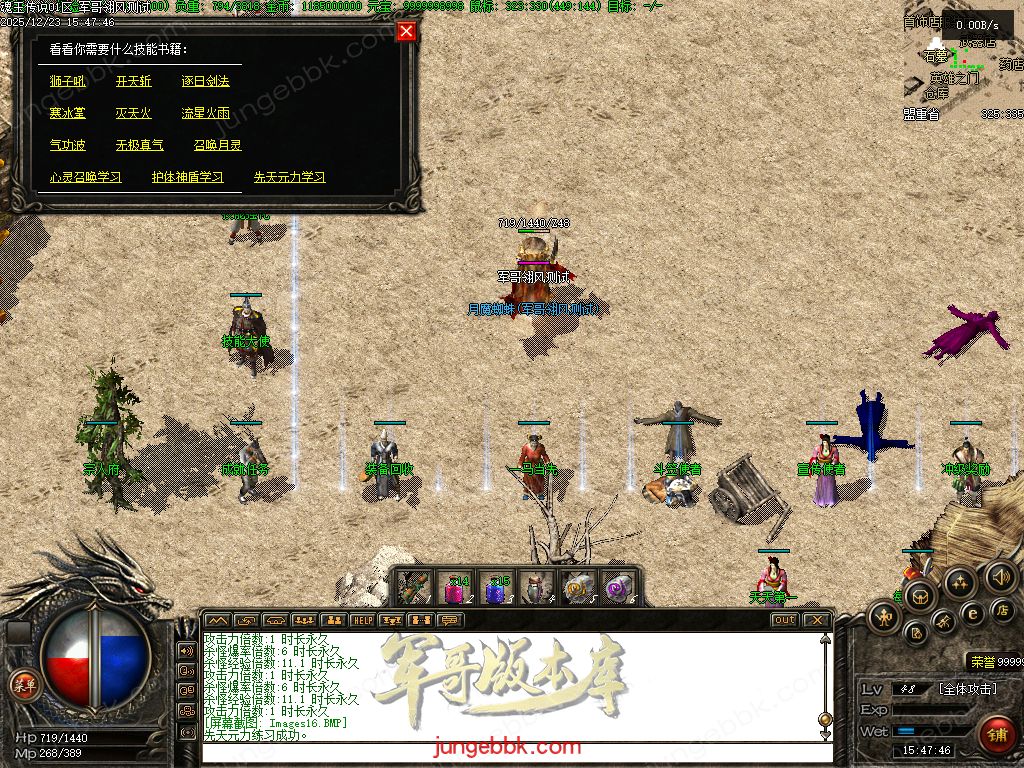
Task: Open the 店 shop round button
Action: [x=1004, y=609]
